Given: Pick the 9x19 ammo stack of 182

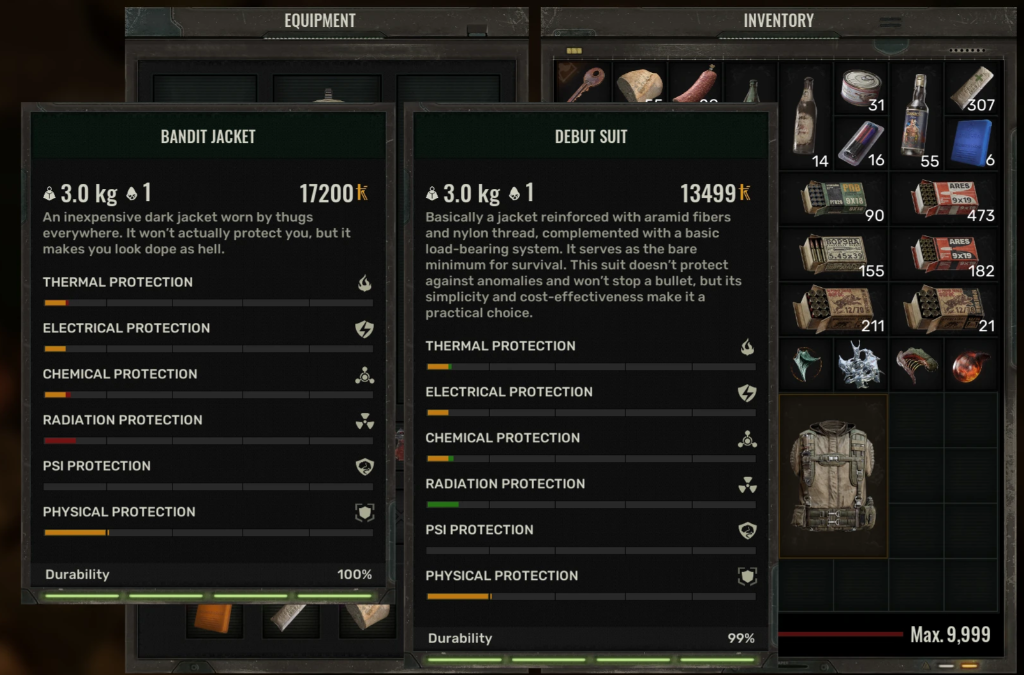Looking at the screenshot, I should [x=945, y=254].
